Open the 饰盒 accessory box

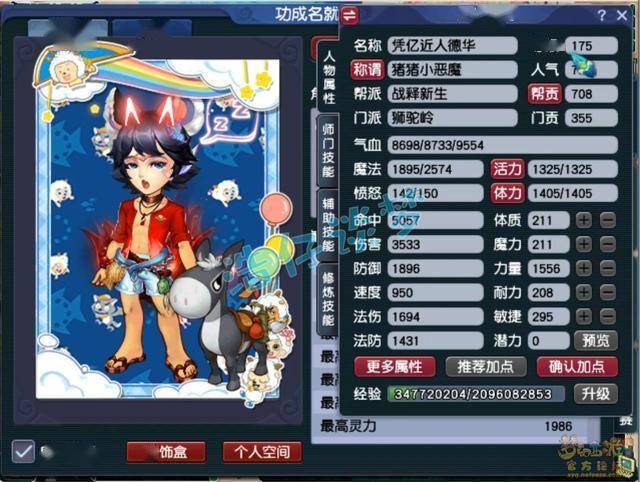tap(166, 452)
